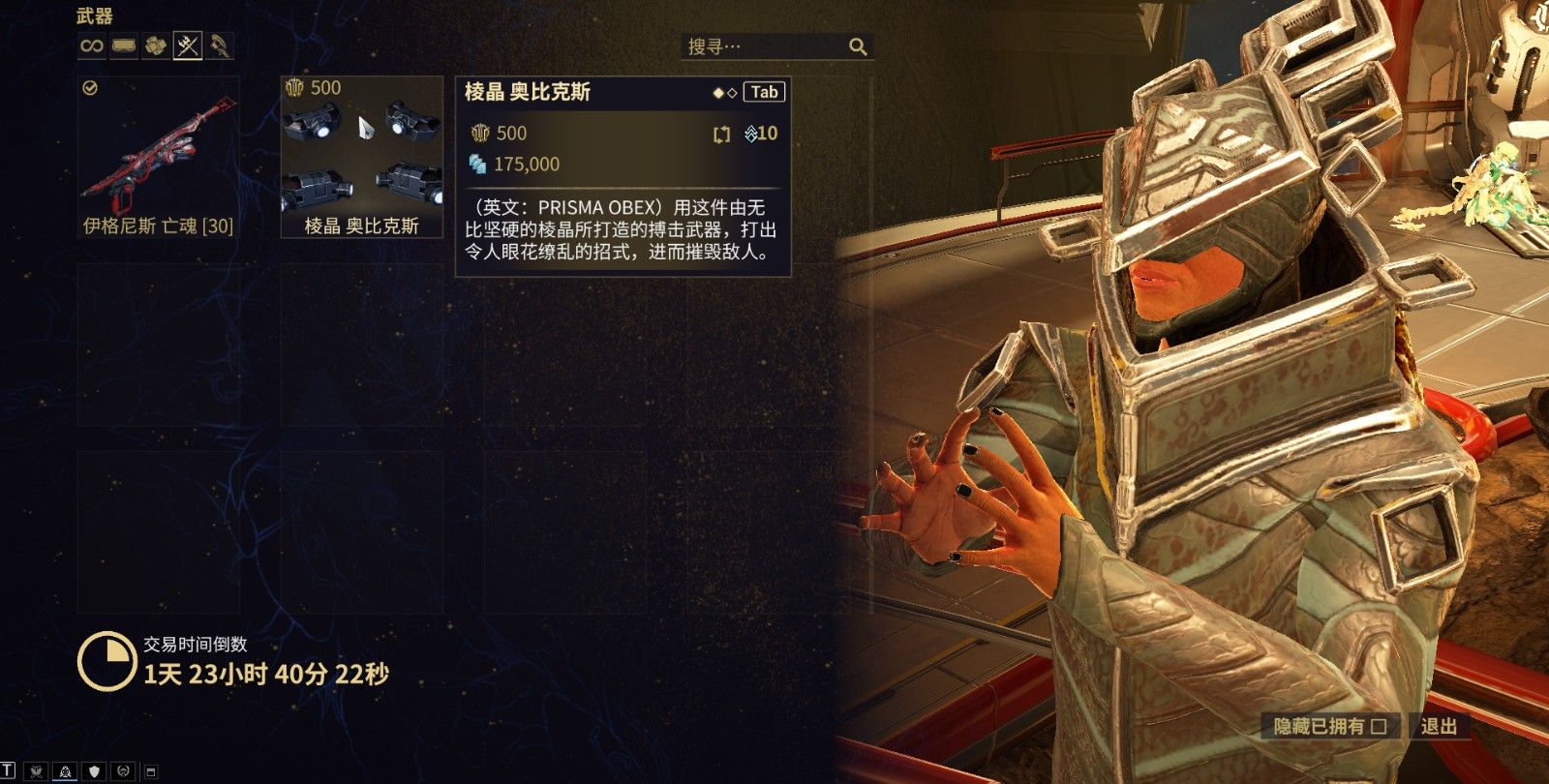
Task: Click the checkmark on the owned weapon
Action: [88, 88]
